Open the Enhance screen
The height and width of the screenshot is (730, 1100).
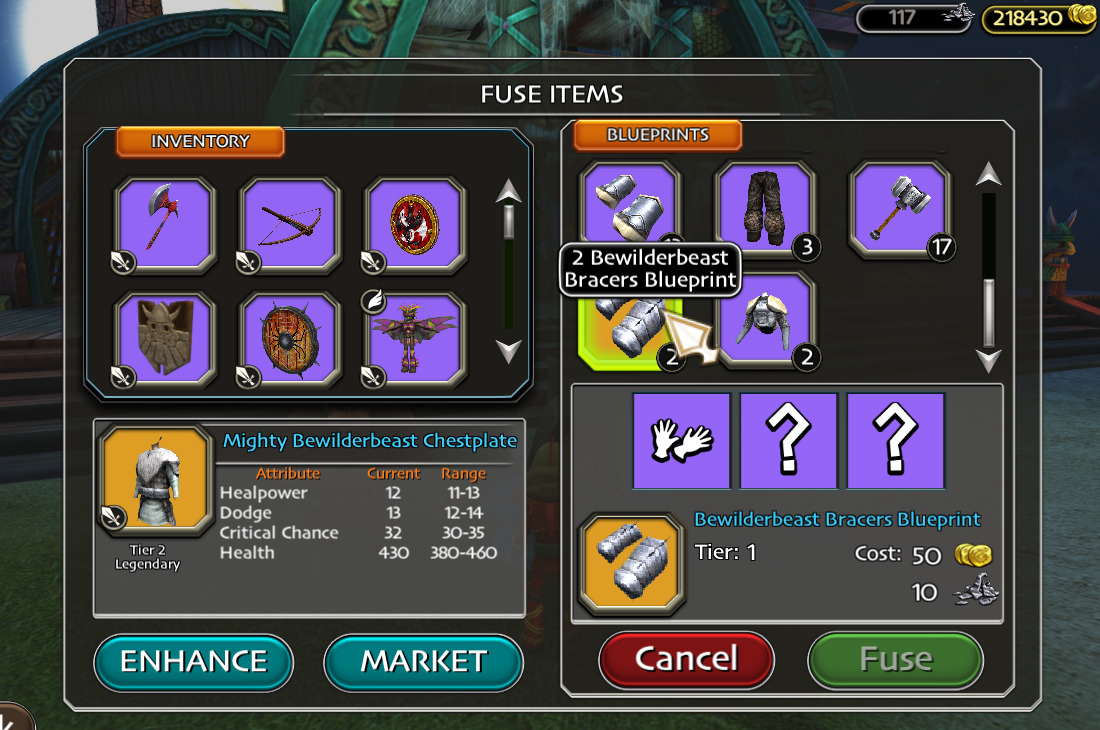click(x=194, y=661)
